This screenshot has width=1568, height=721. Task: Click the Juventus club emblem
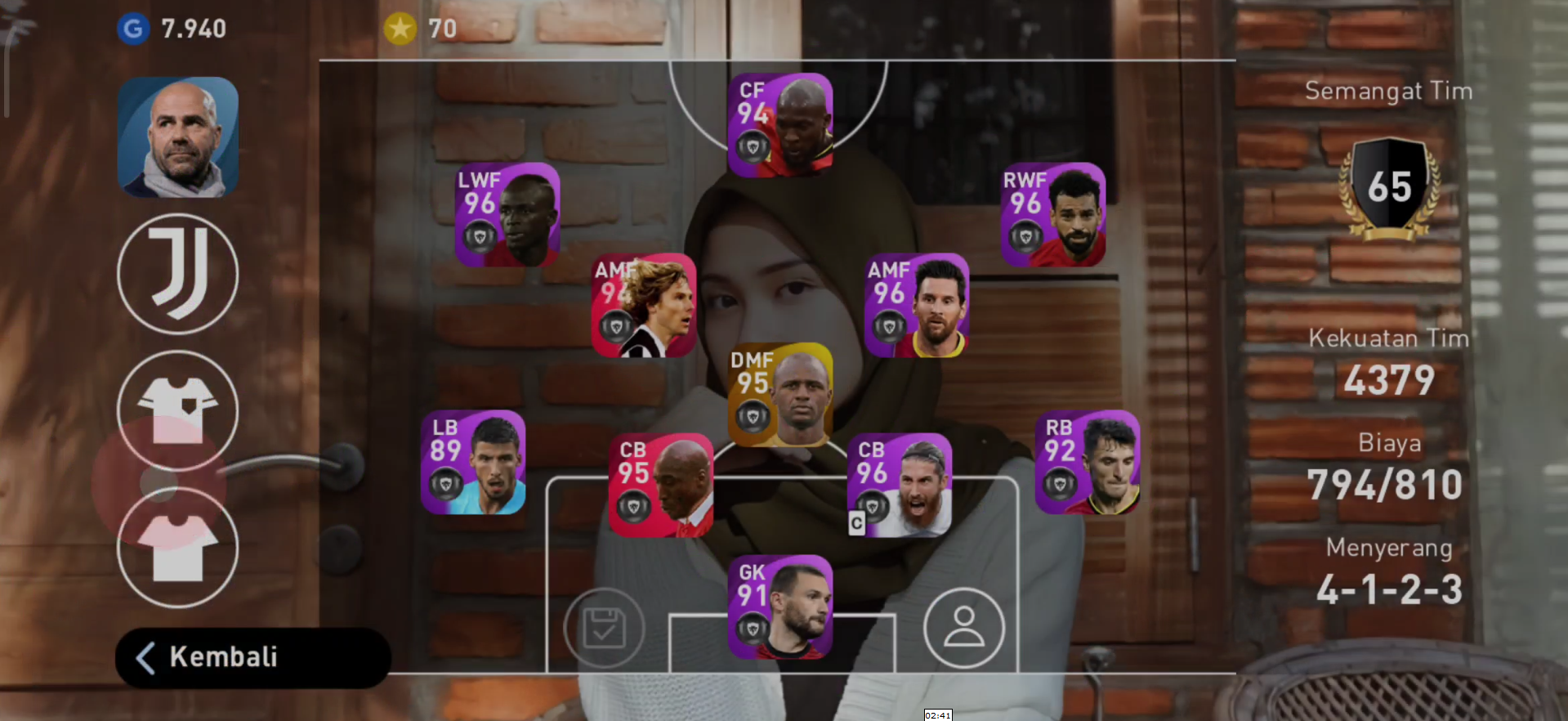177,274
